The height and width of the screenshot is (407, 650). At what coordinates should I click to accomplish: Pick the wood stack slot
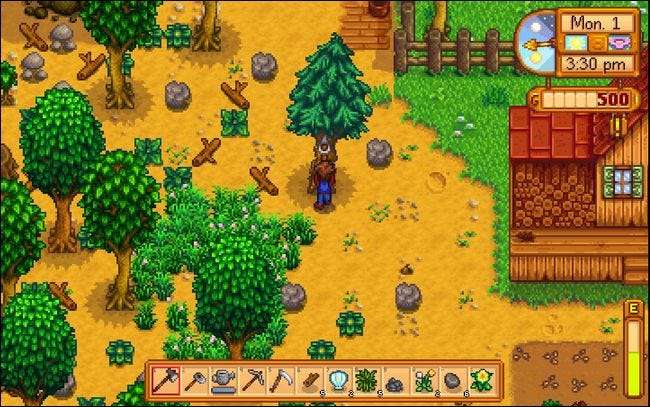(309, 380)
